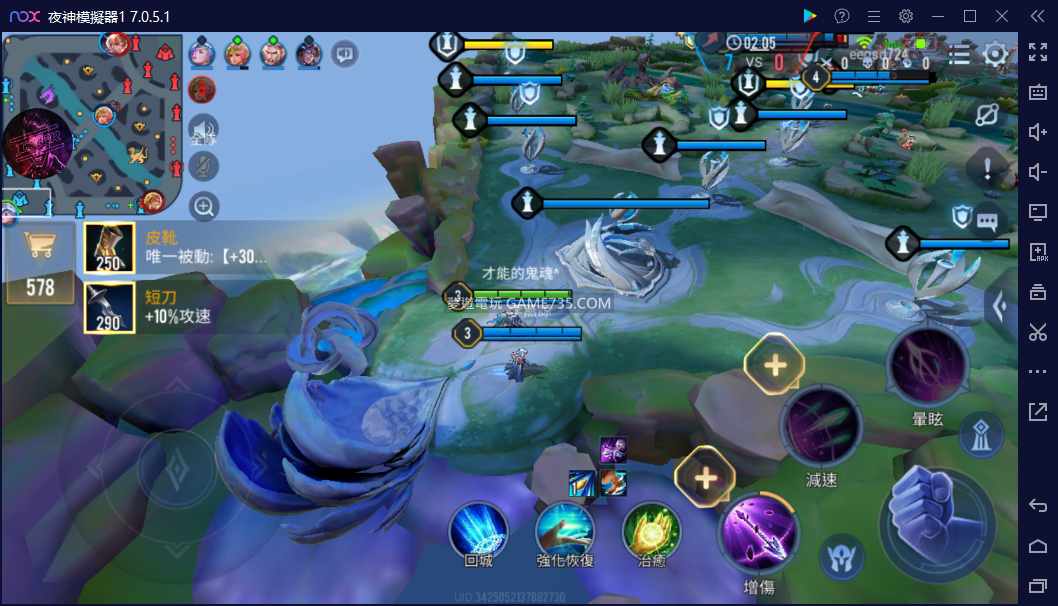The image size is (1058, 606).
Task: Use the 強化恢復 restore ability
Action: coord(565,529)
